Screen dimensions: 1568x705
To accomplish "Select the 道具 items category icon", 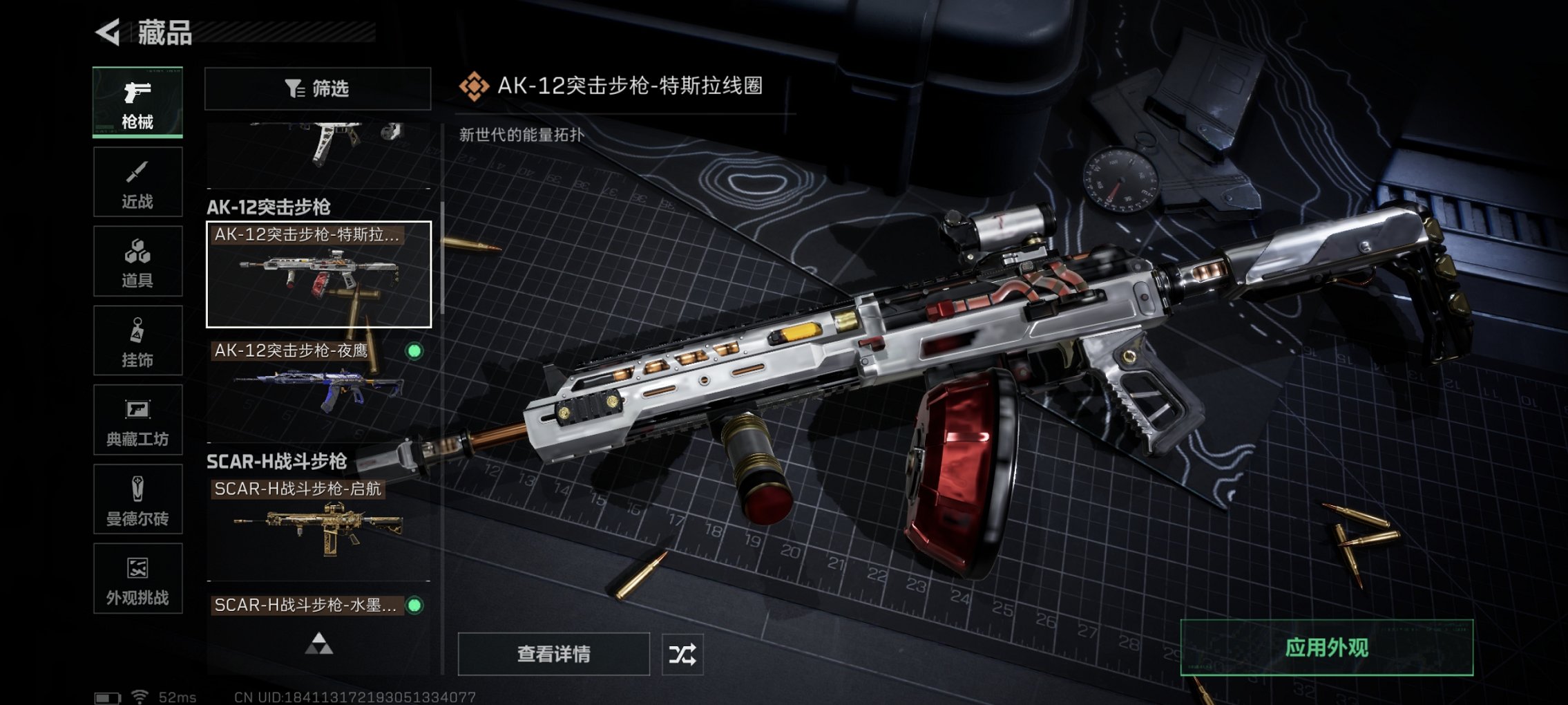I will click(x=137, y=261).
